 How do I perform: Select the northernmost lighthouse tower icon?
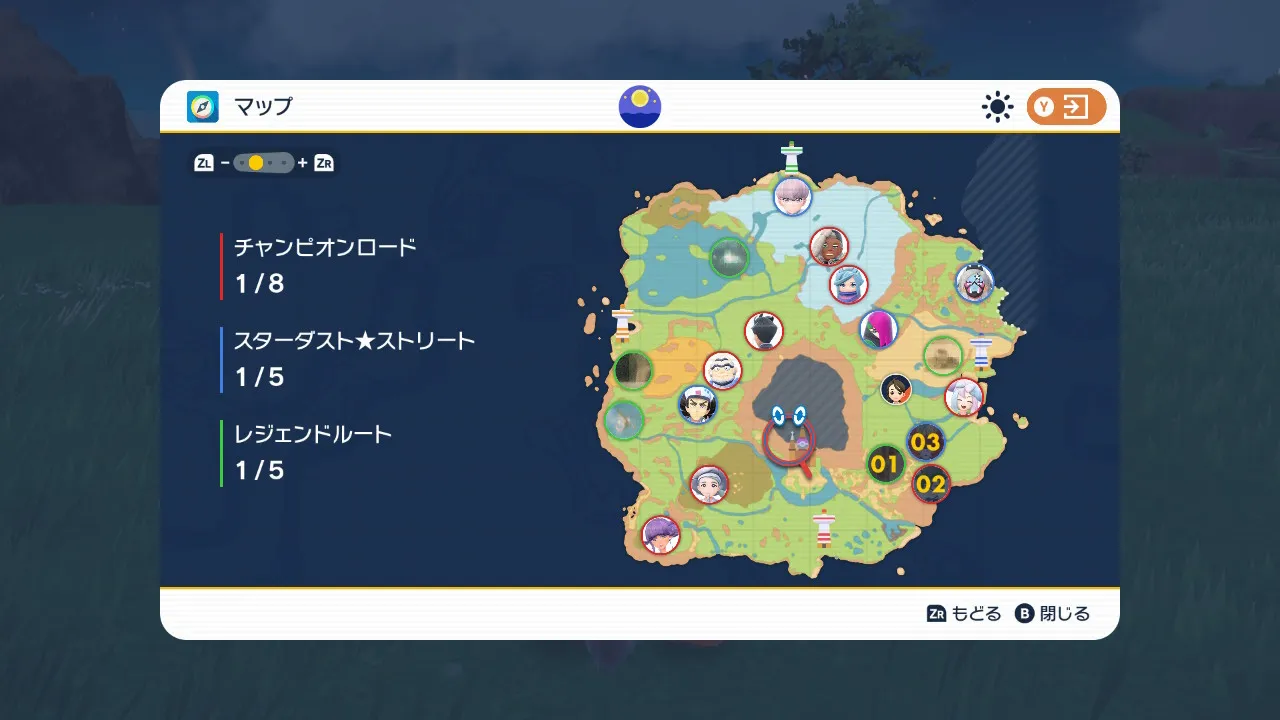pyautogui.click(x=793, y=157)
